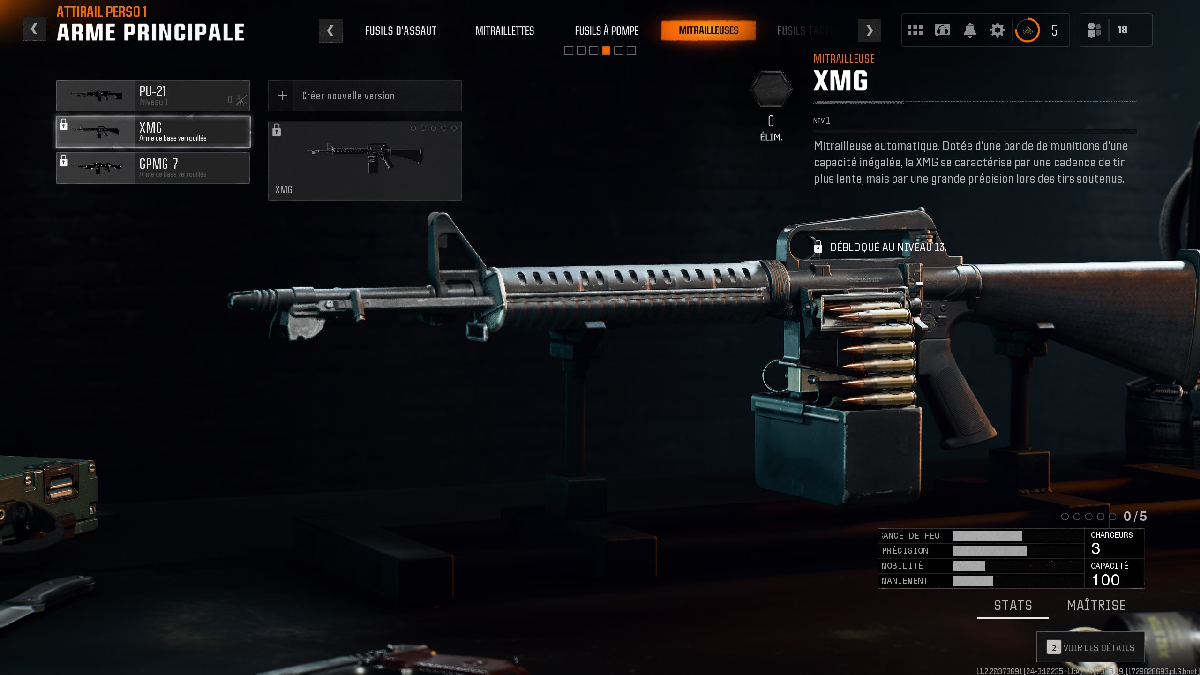1200x675 pixels.
Task: Go back using the top-left arrow
Action: pos(34,30)
